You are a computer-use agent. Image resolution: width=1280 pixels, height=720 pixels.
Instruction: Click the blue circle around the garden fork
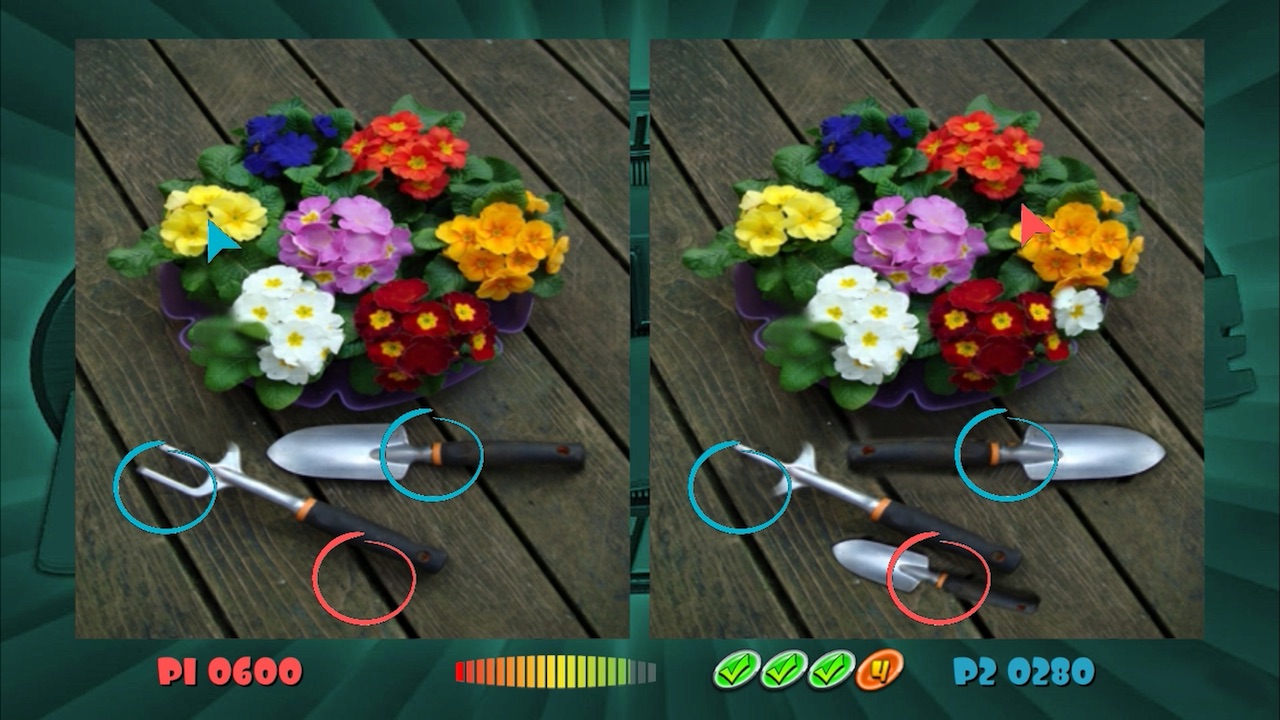click(x=167, y=488)
